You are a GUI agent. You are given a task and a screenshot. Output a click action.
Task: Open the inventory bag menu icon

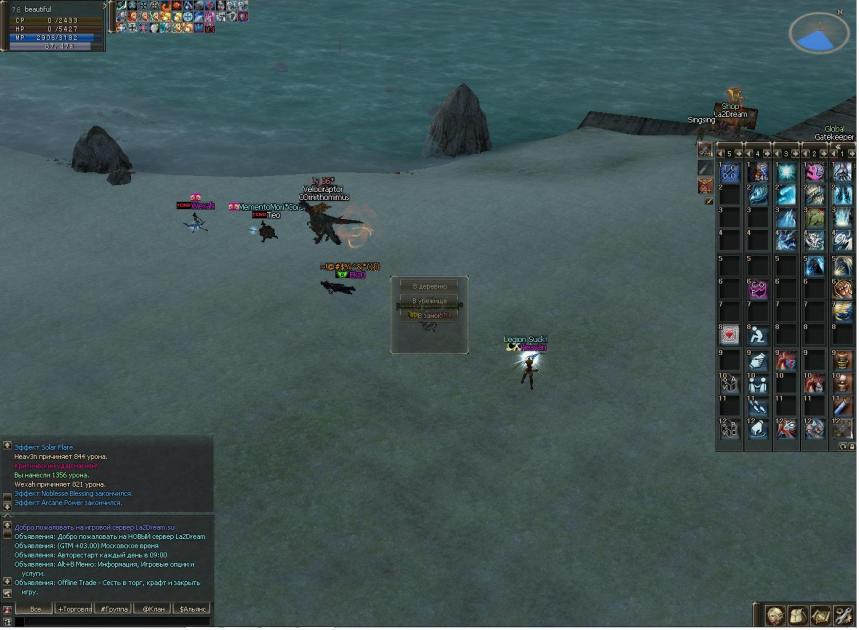point(797,616)
